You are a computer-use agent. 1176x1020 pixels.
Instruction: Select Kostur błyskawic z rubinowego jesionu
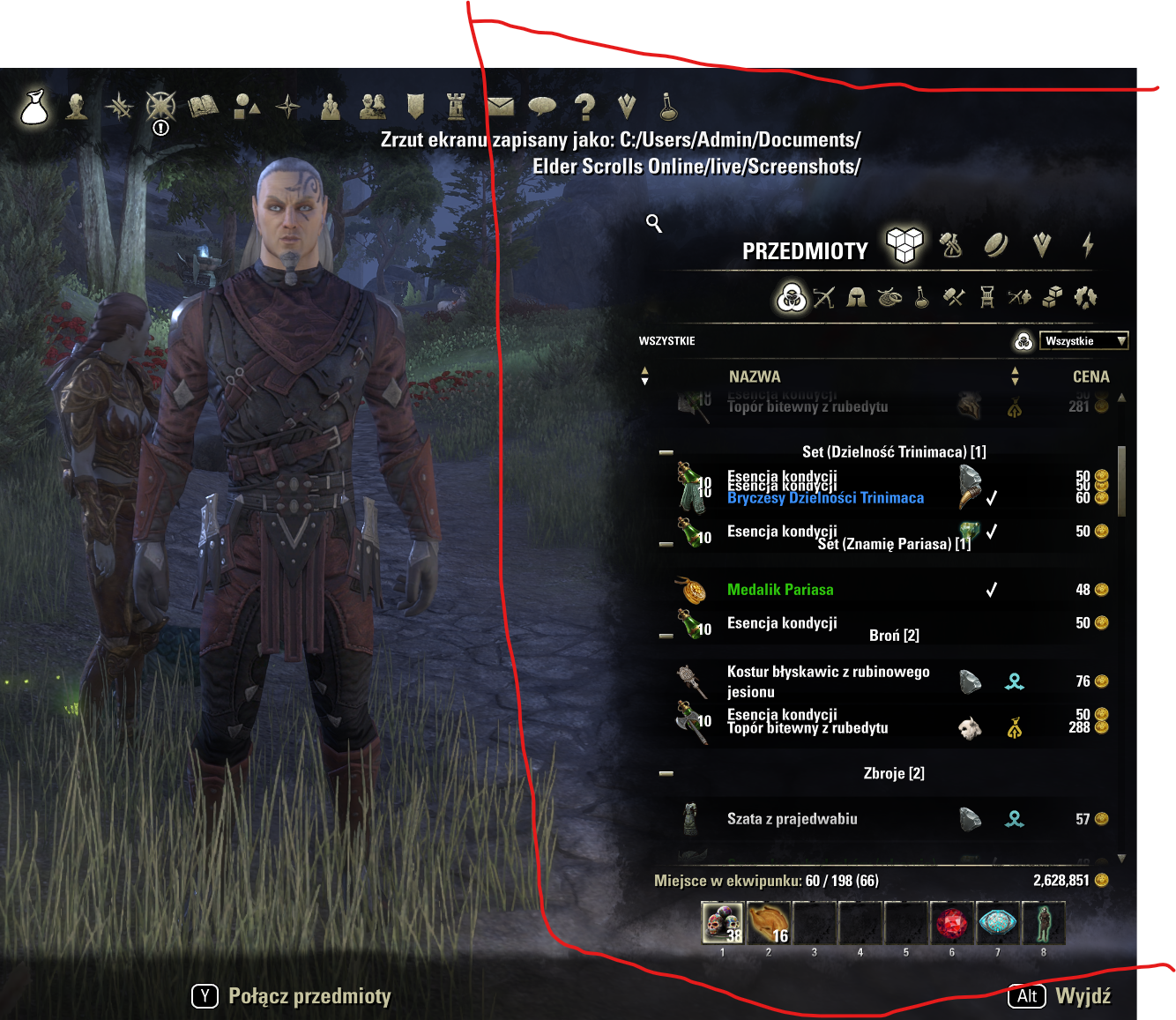click(828, 681)
